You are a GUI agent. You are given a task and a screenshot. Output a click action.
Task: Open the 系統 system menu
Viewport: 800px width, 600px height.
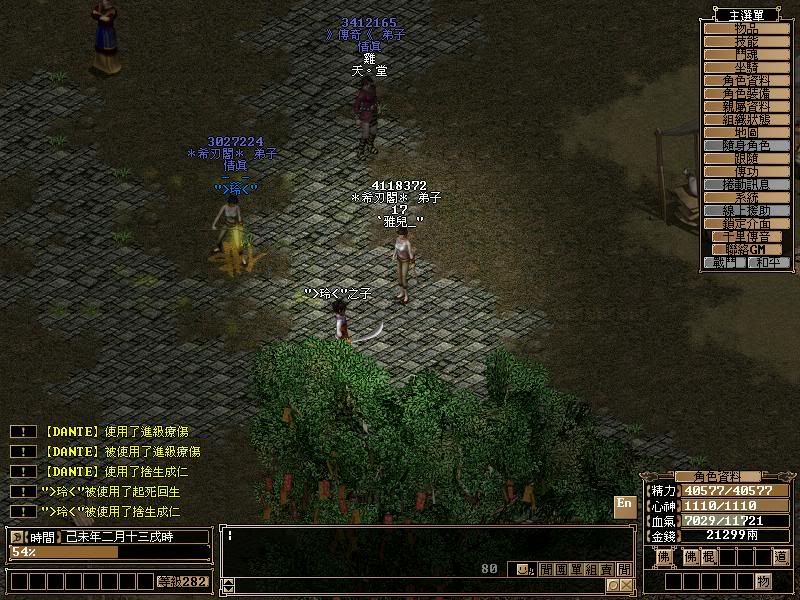point(746,198)
